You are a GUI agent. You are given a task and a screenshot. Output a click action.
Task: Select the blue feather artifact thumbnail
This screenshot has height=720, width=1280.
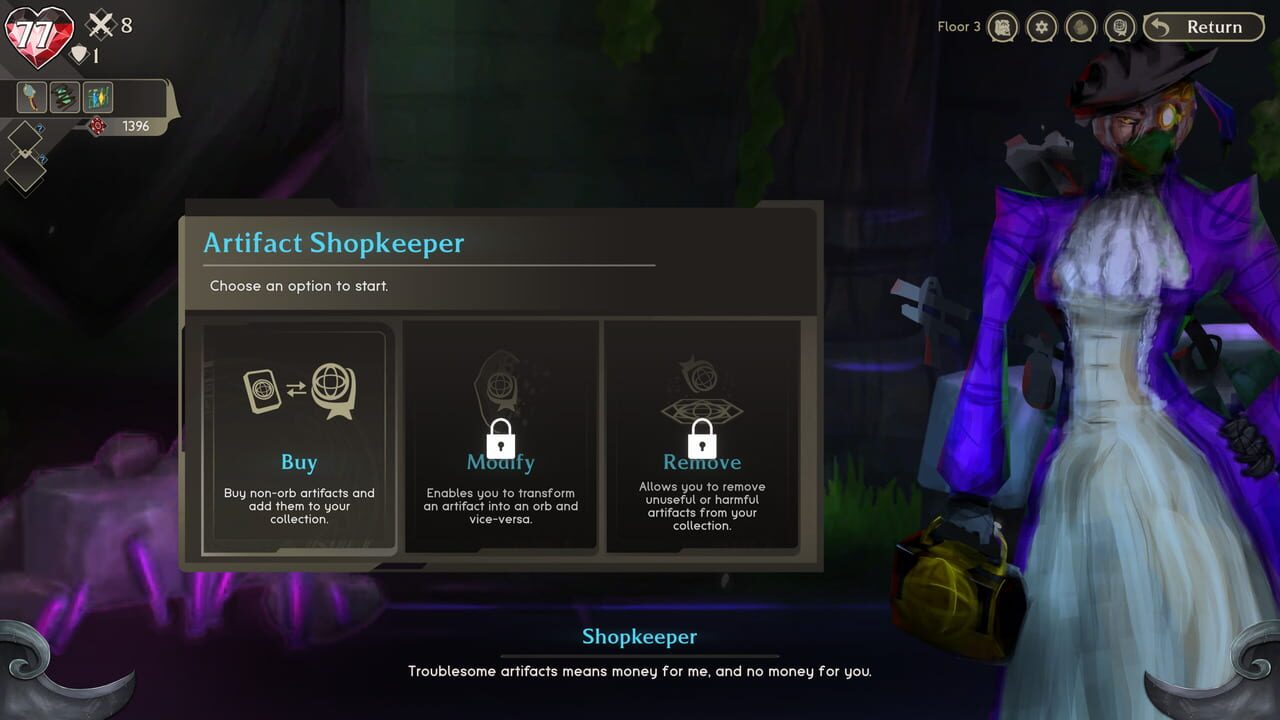(x=97, y=97)
